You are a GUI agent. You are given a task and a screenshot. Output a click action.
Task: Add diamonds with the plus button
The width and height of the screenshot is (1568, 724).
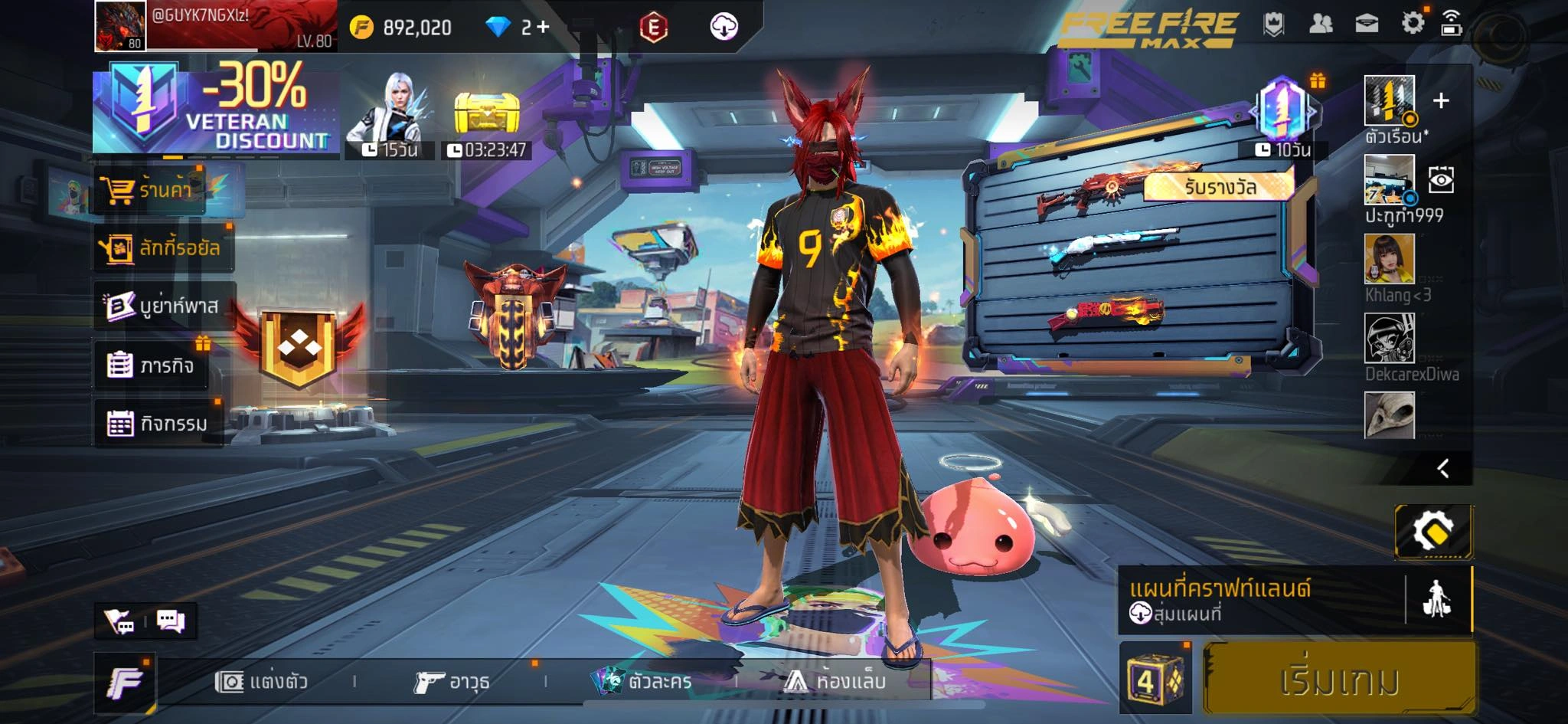click(543, 27)
